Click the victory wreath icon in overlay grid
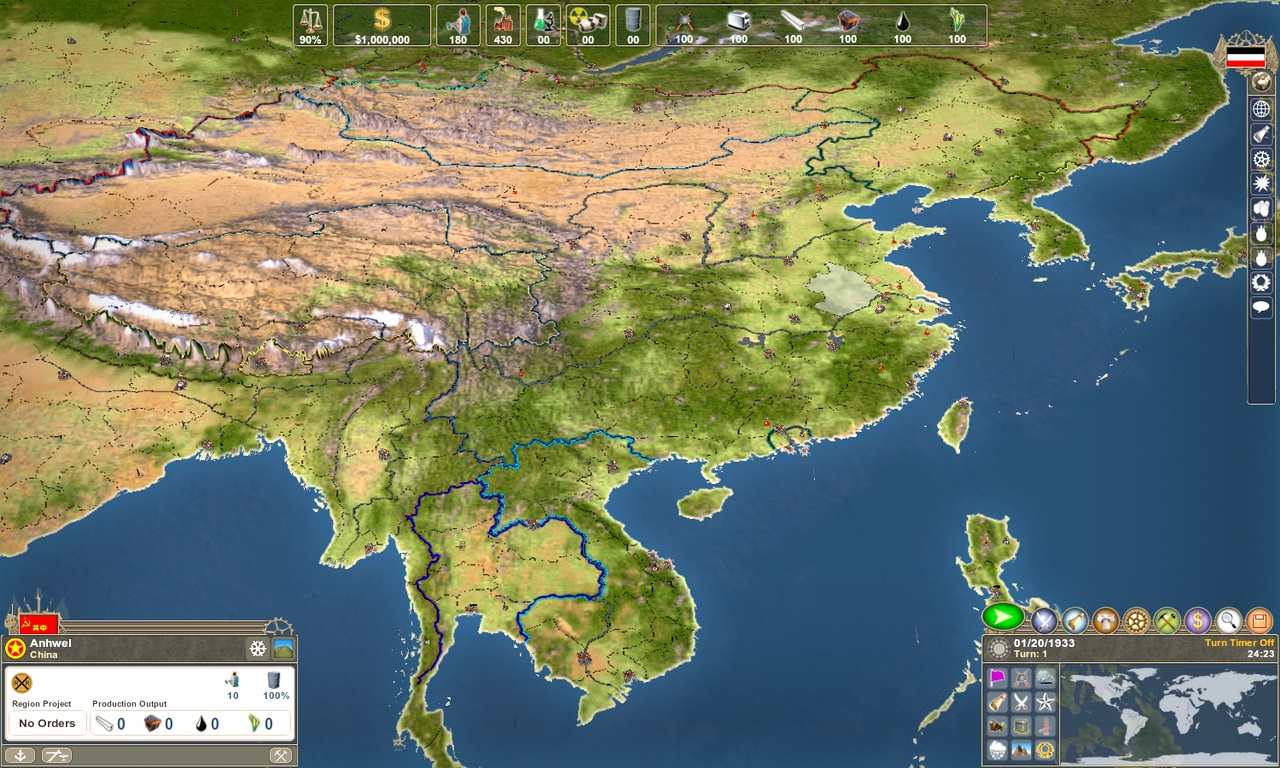 click(x=1045, y=751)
